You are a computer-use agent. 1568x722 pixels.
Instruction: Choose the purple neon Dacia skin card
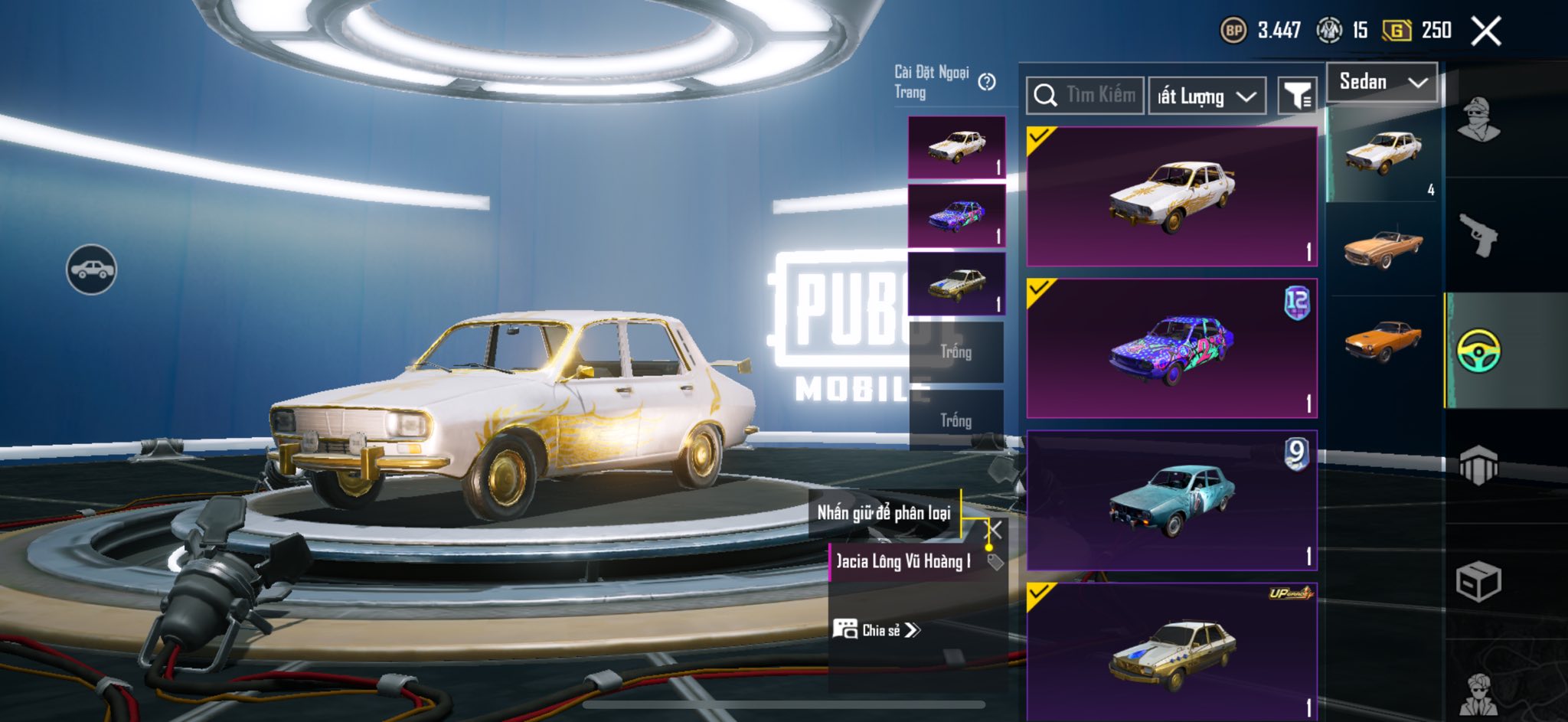(1171, 348)
